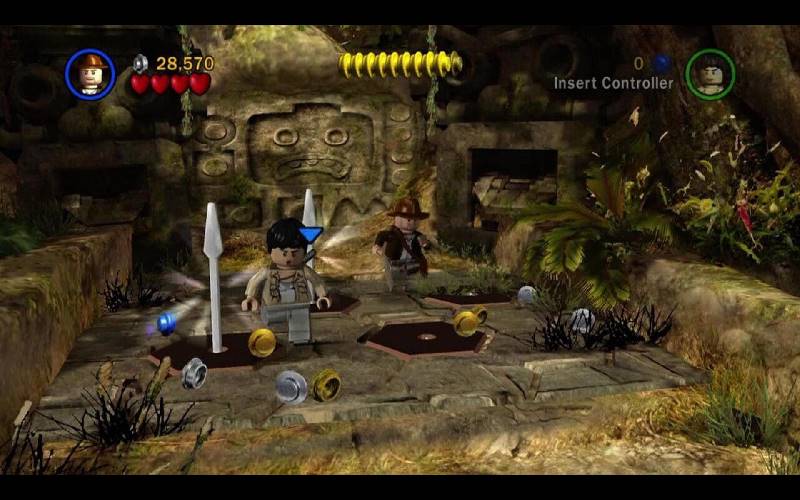This screenshot has width=800, height=500.
Task: Select the Indiana Jones player one portrait
Action: tap(90, 74)
